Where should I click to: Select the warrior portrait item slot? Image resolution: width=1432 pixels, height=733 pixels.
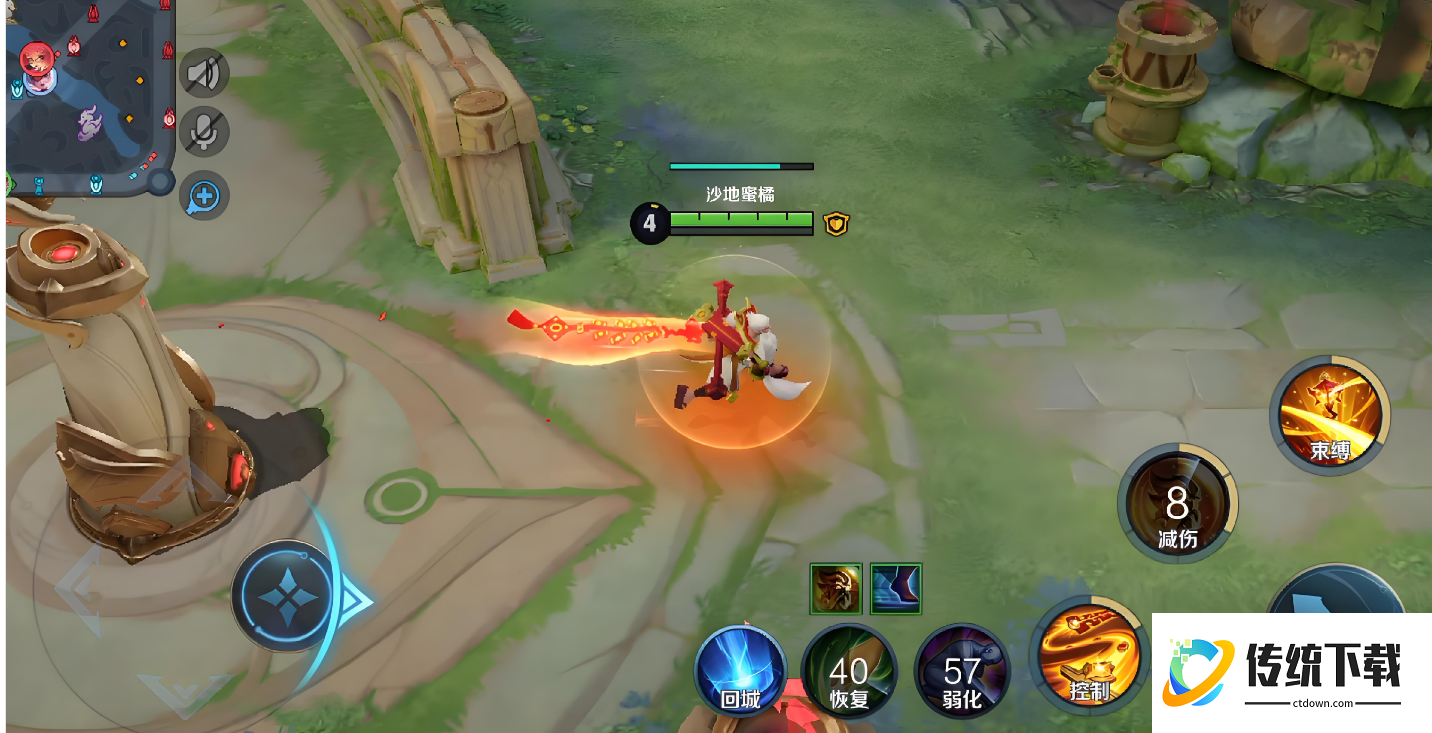(x=836, y=589)
